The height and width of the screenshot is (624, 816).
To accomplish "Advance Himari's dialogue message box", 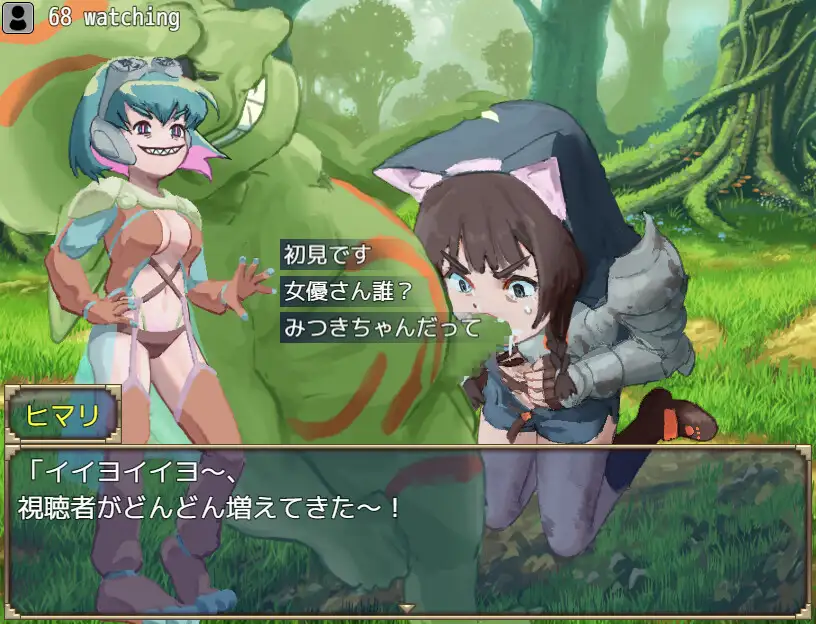I will 407,530.
